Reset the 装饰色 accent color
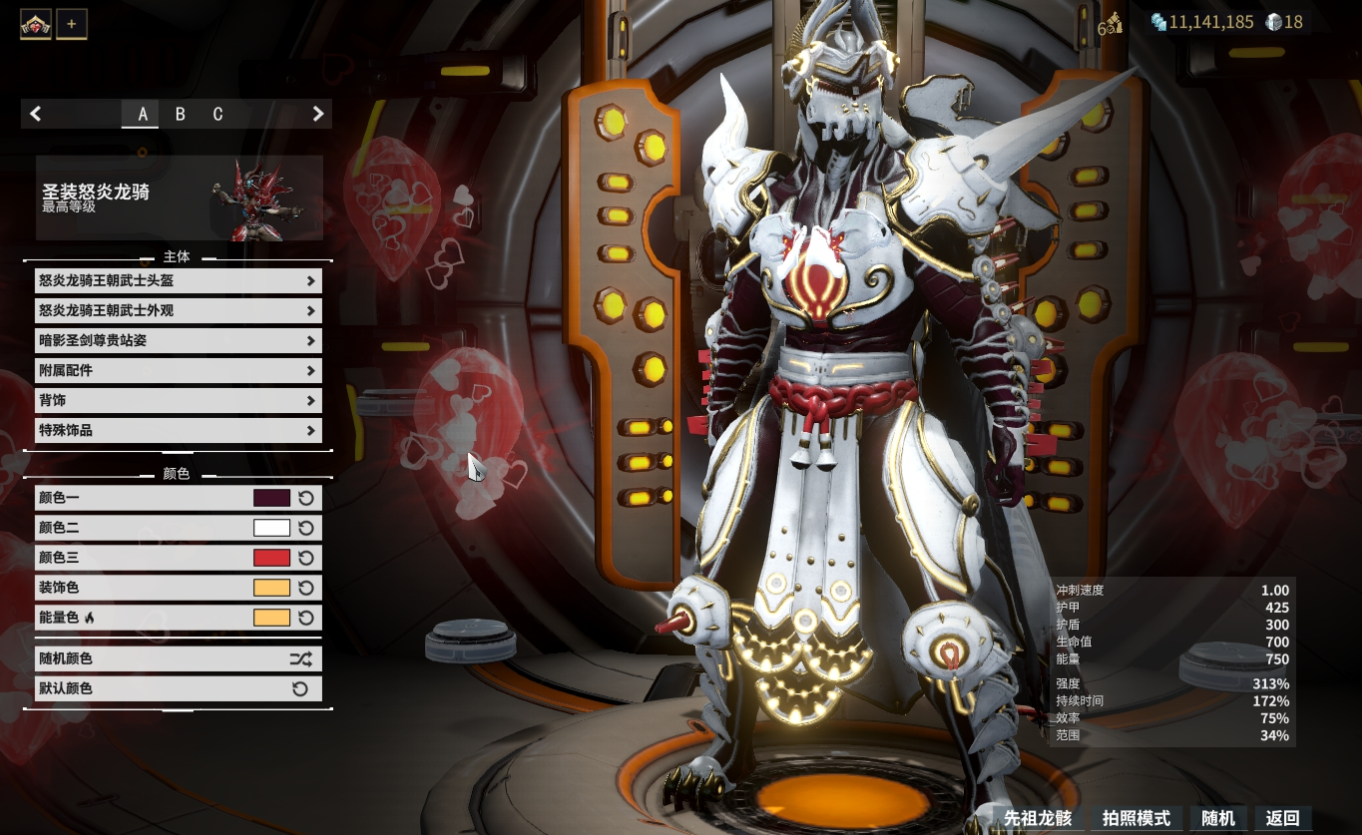 tap(307, 588)
